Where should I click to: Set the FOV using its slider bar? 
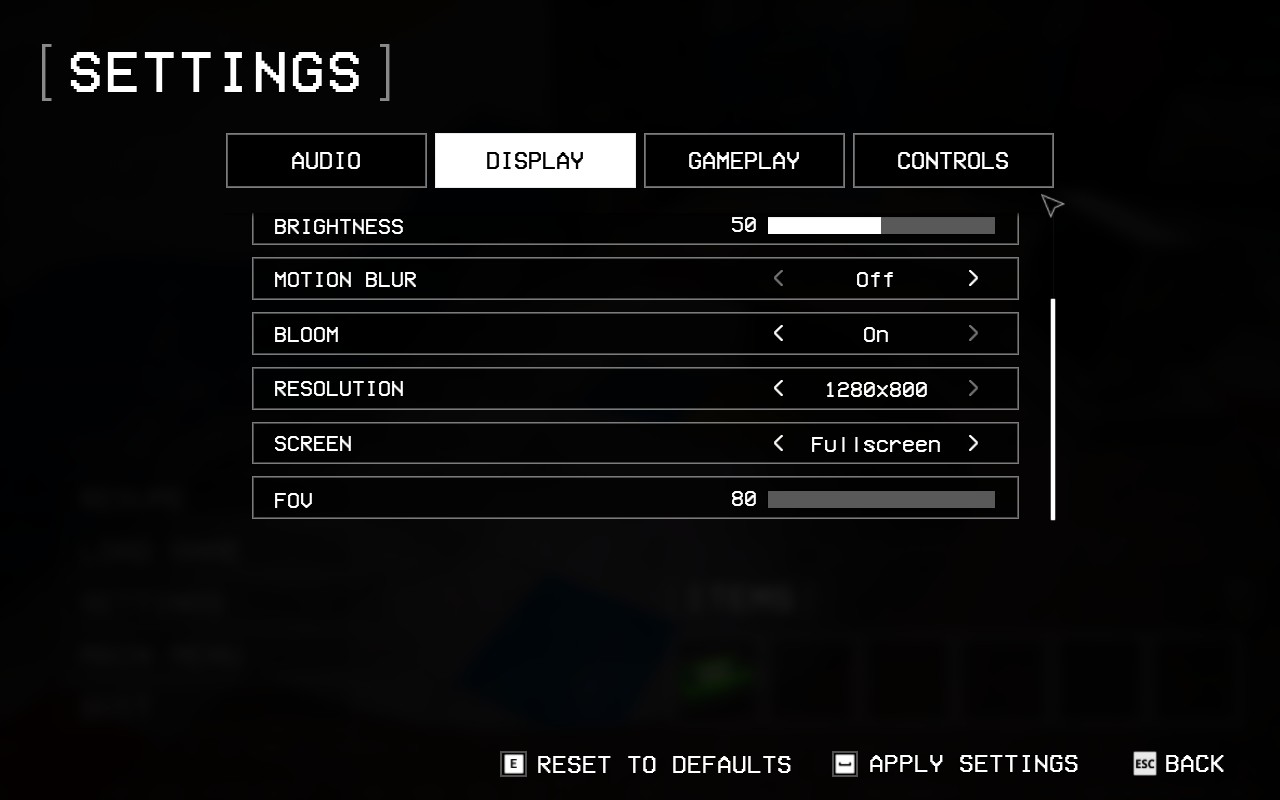click(x=881, y=499)
